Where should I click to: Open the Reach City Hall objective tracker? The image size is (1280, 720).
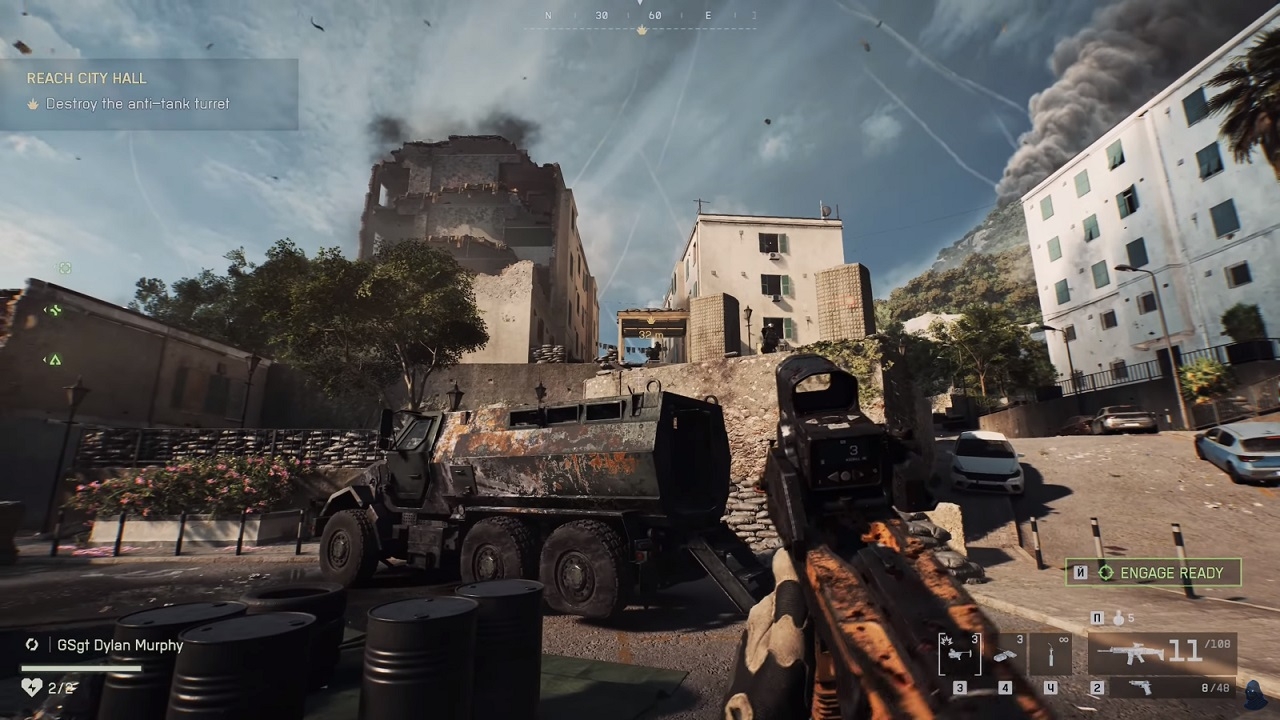[148, 92]
